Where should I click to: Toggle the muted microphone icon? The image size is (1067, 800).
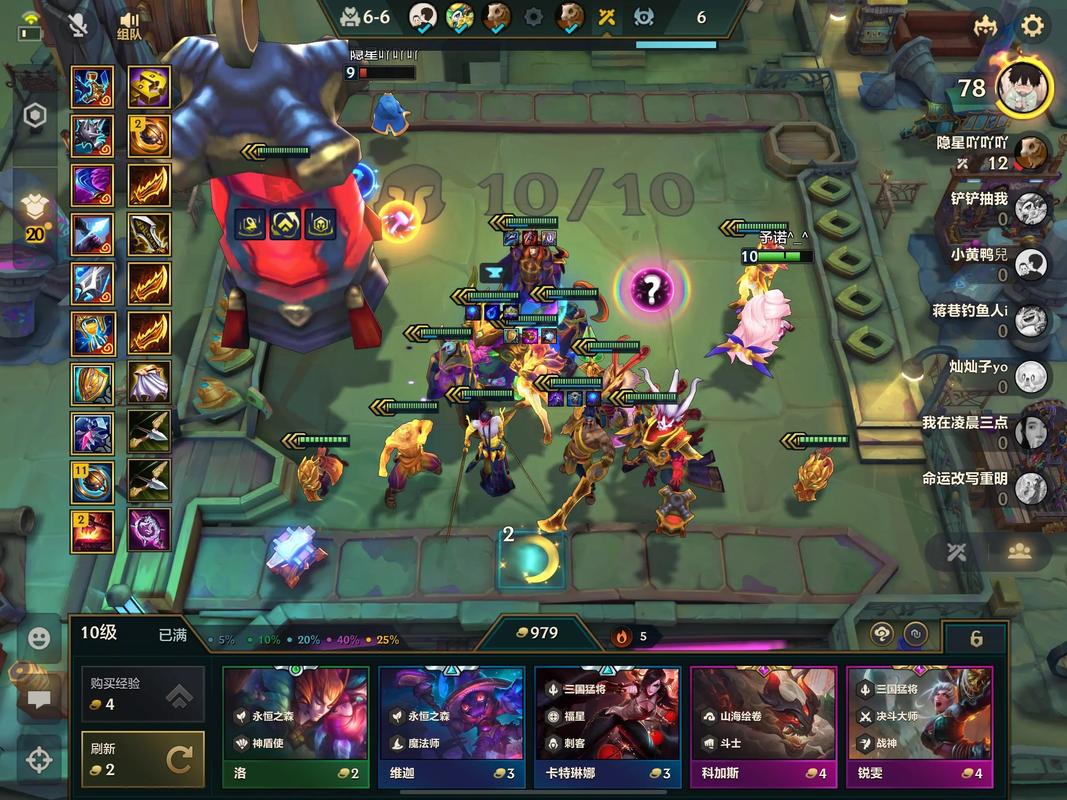coord(78,26)
